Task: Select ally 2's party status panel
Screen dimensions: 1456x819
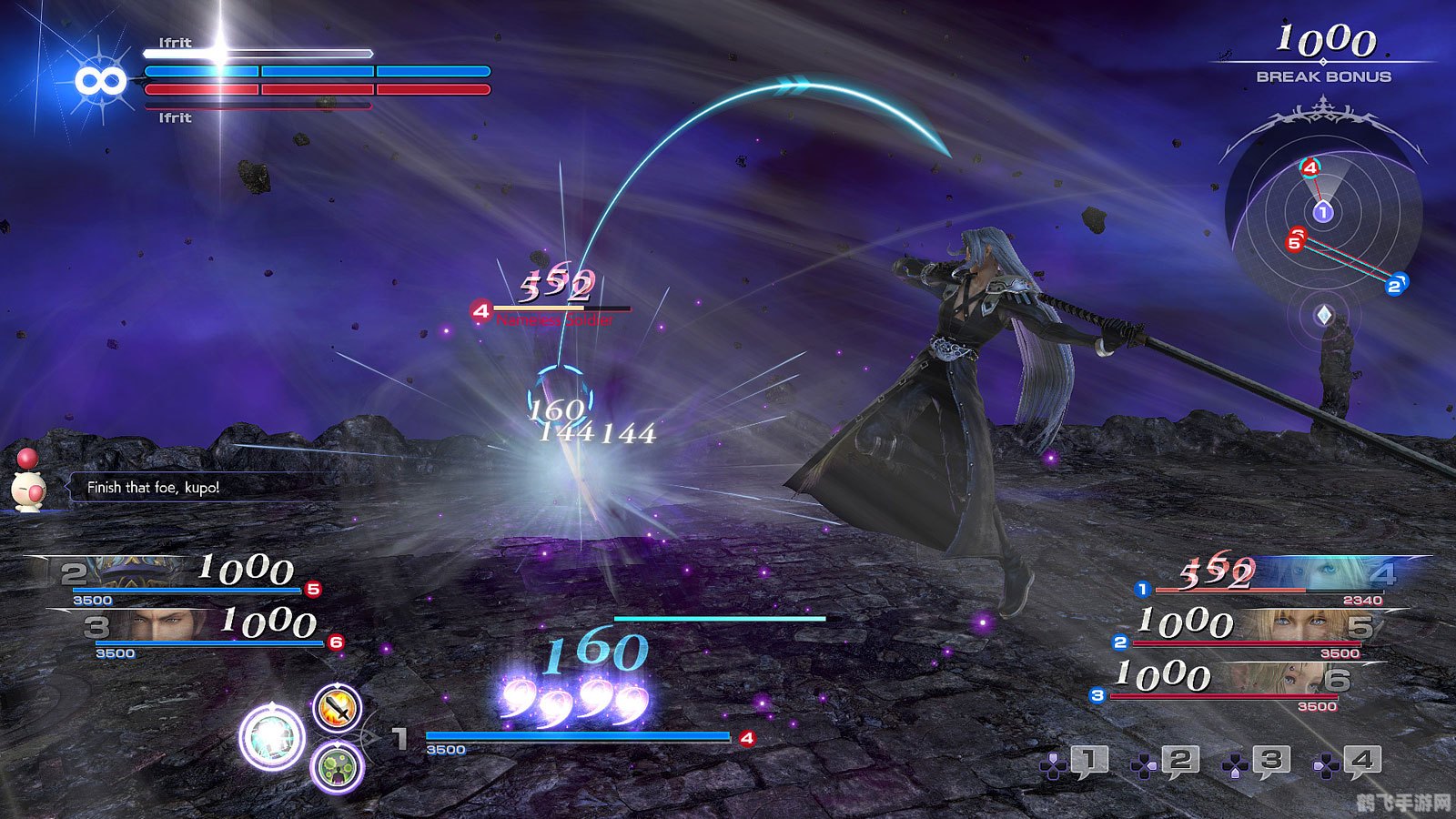Action: click(182, 579)
